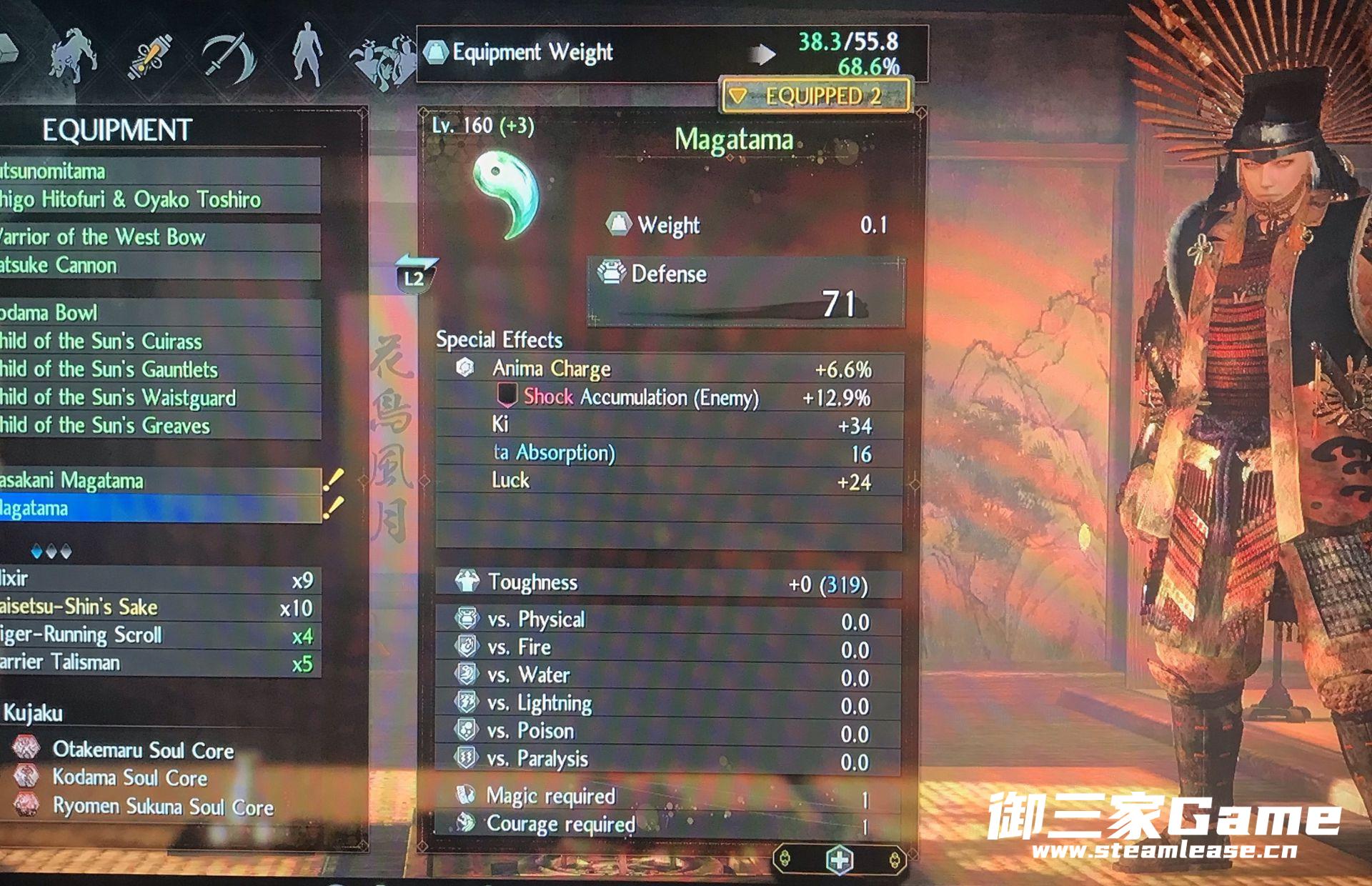Image resolution: width=1372 pixels, height=886 pixels.
Task: Select the Hatsuke Cannon ranged weapon row
Action: (x=157, y=266)
